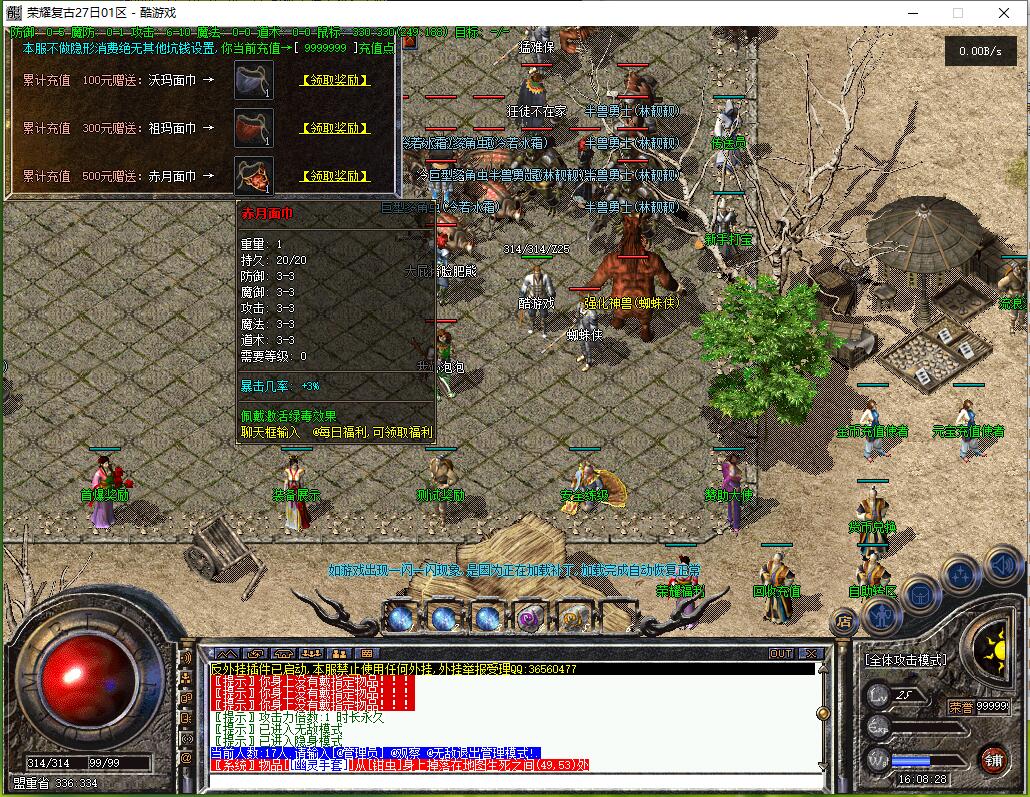Claim the 100元 Woma mask reward

[x=335, y=80]
